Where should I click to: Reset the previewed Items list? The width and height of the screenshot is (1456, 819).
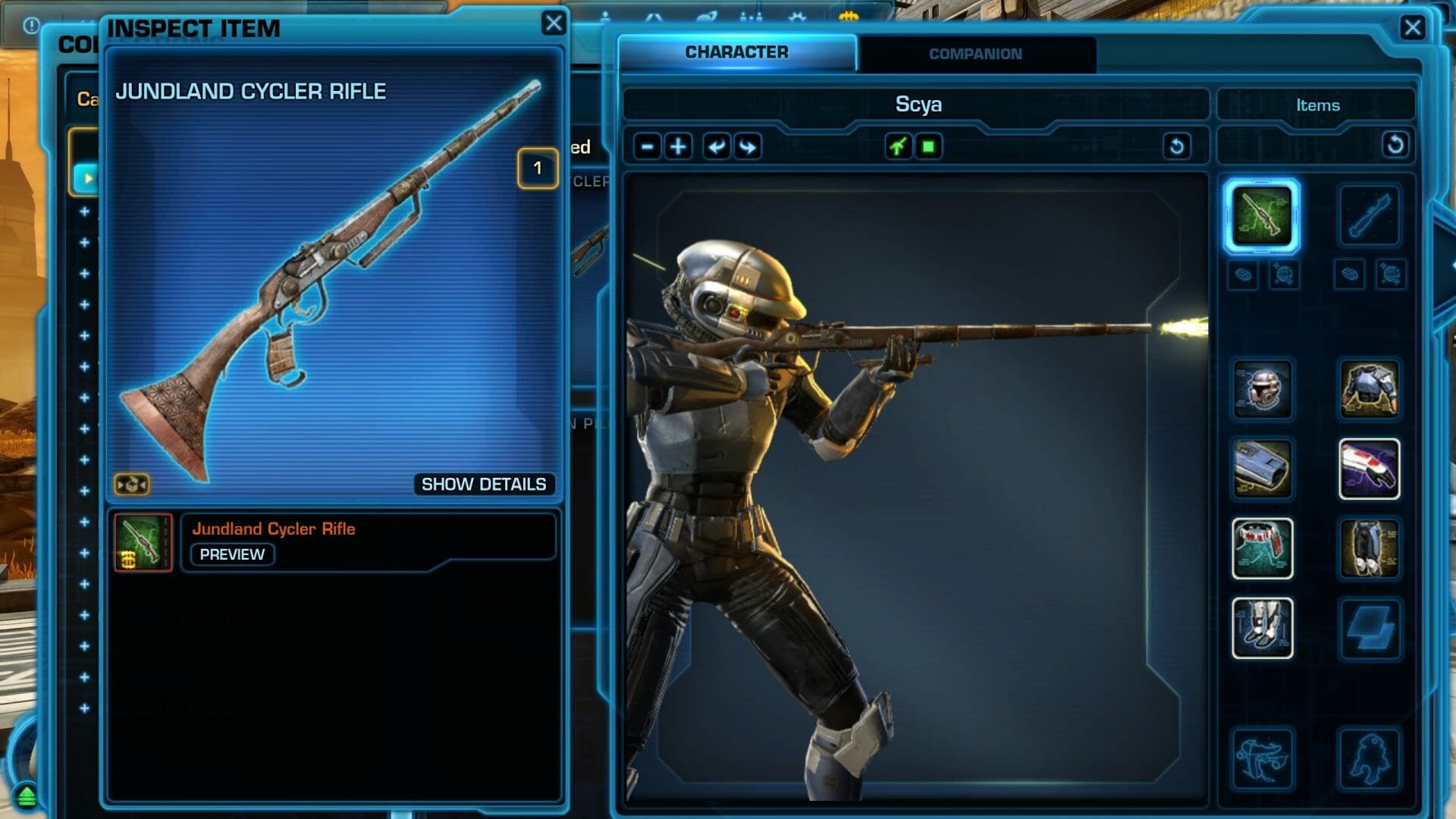click(x=1395, y=145)
